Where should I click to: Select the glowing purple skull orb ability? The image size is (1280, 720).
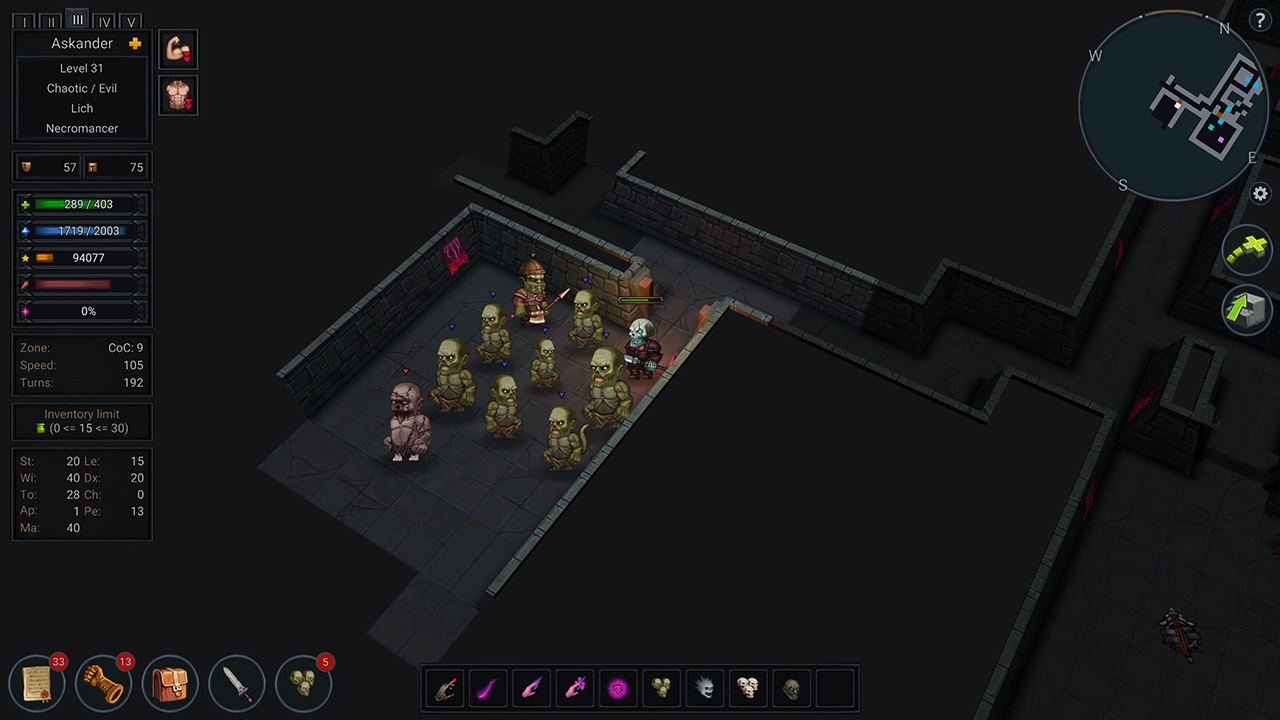(617, 687)
